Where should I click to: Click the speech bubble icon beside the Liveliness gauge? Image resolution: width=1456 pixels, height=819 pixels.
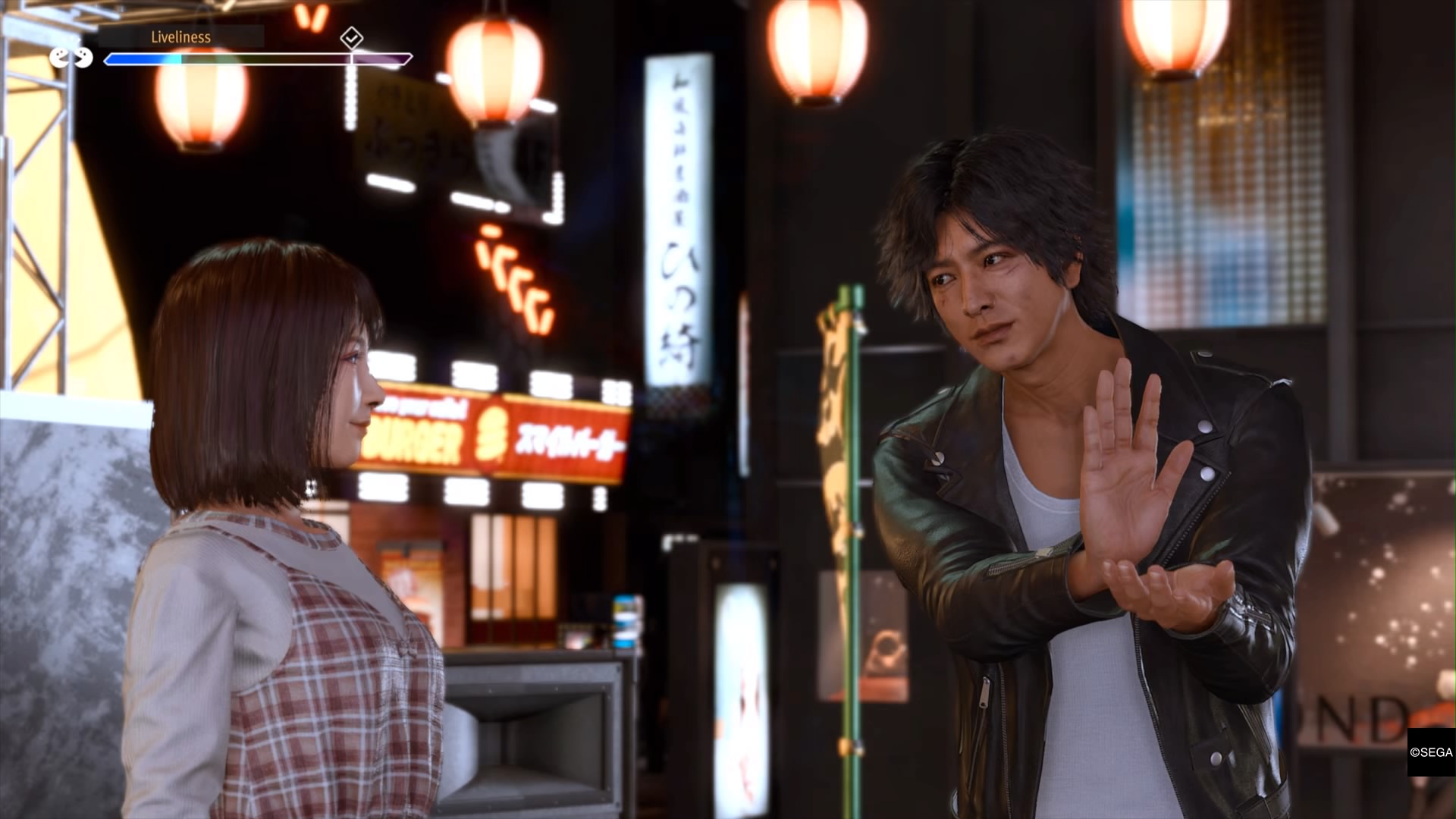[x=71, y=58]
